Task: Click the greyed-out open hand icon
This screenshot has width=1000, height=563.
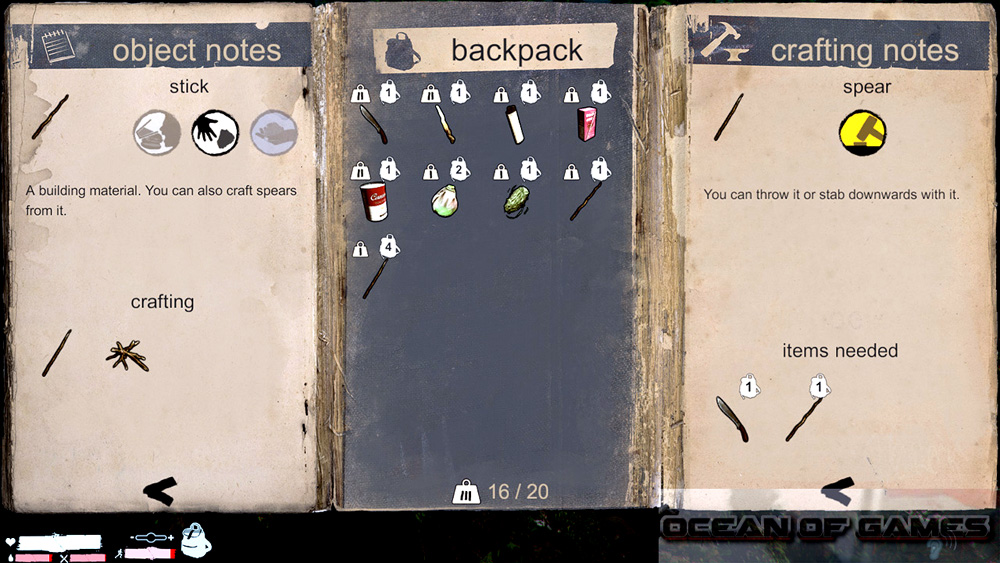Action: pyautogui.click(x=273, y=132)
